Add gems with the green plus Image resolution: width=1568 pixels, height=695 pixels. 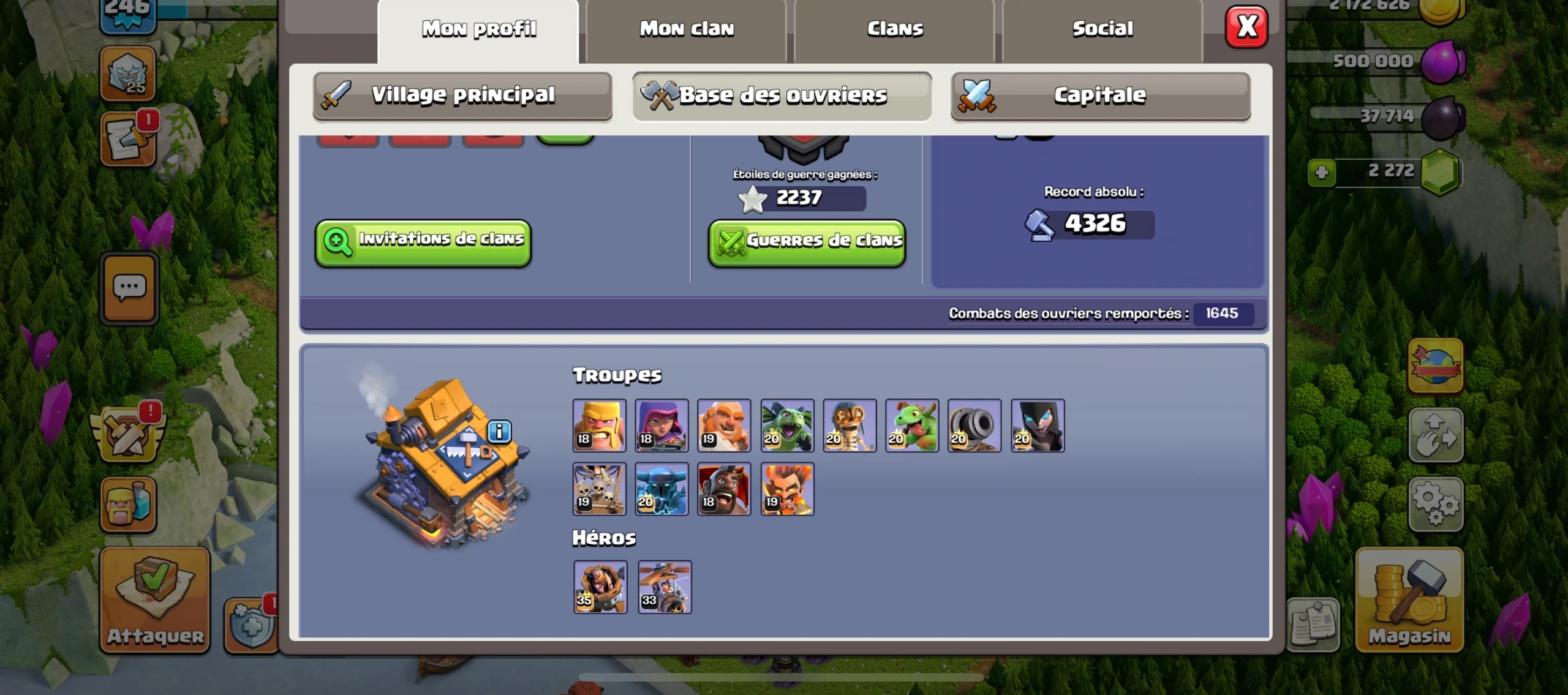(1321, 173)
